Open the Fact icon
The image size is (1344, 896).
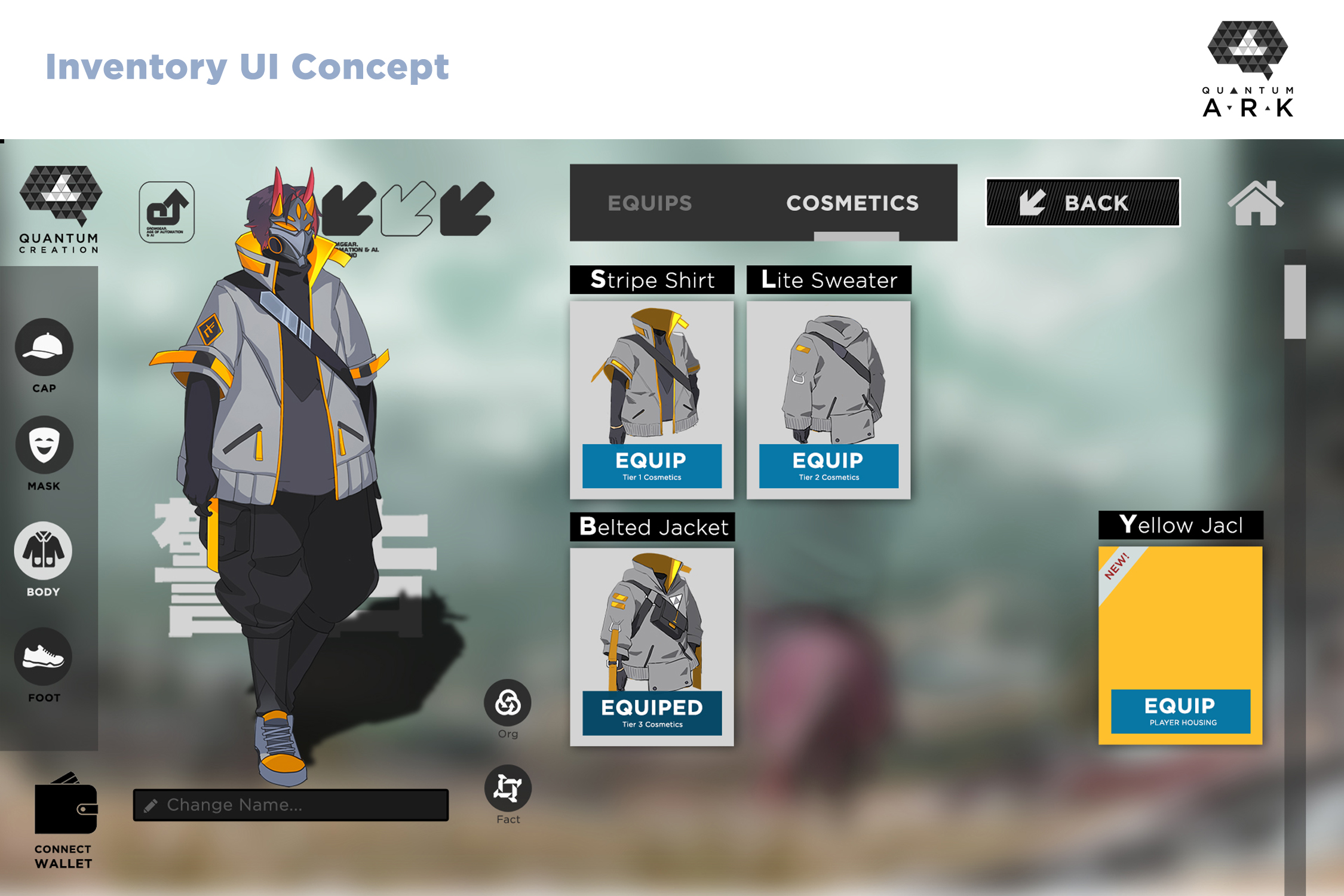tap(508, 788)
